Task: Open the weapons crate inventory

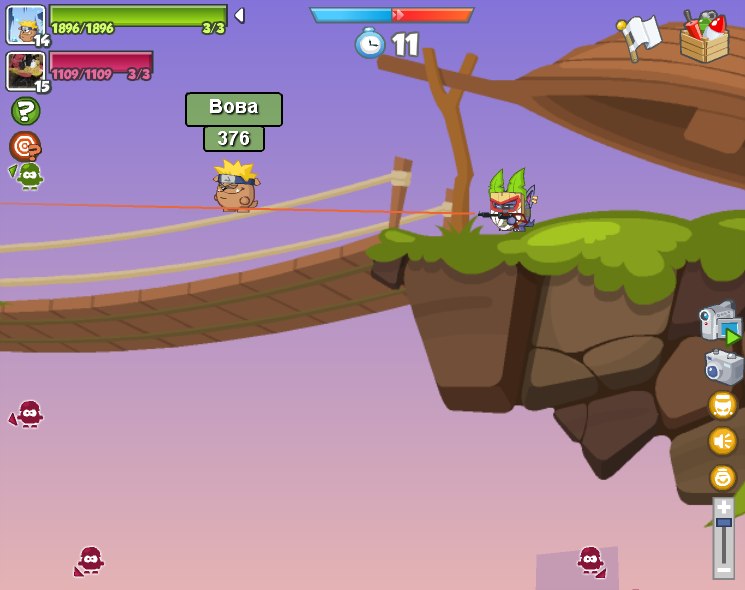Action: (x=704, y=38)
